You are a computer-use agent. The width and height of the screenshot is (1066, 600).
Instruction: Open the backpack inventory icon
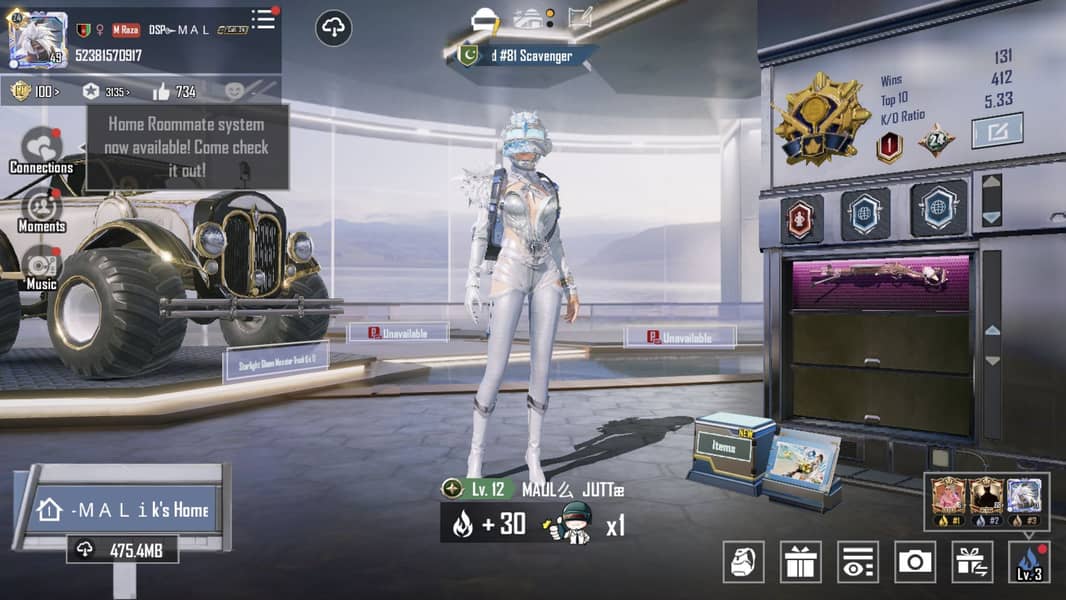coord(743,562)
